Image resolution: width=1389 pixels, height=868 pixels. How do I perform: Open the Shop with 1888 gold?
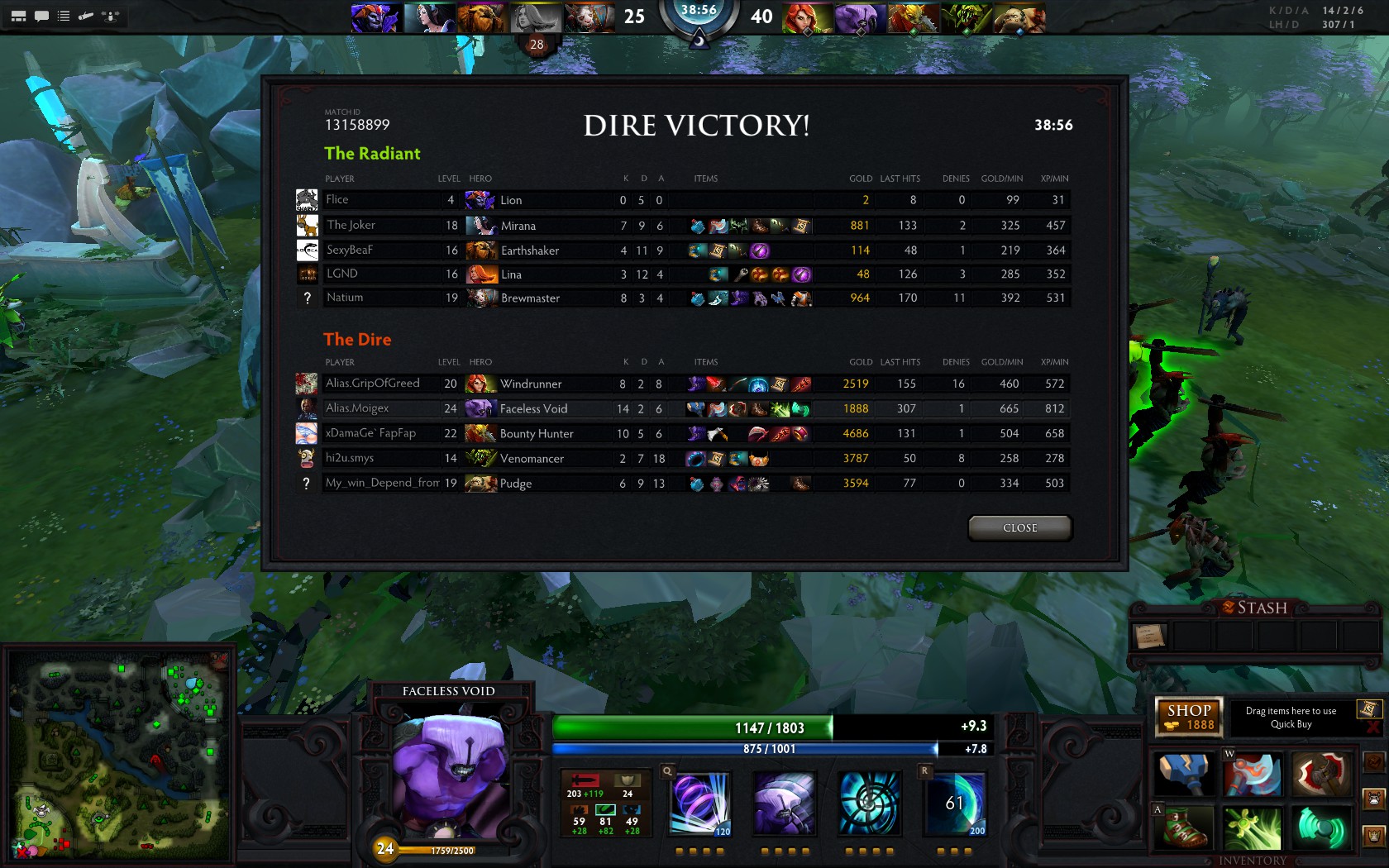pos(1189,717)
